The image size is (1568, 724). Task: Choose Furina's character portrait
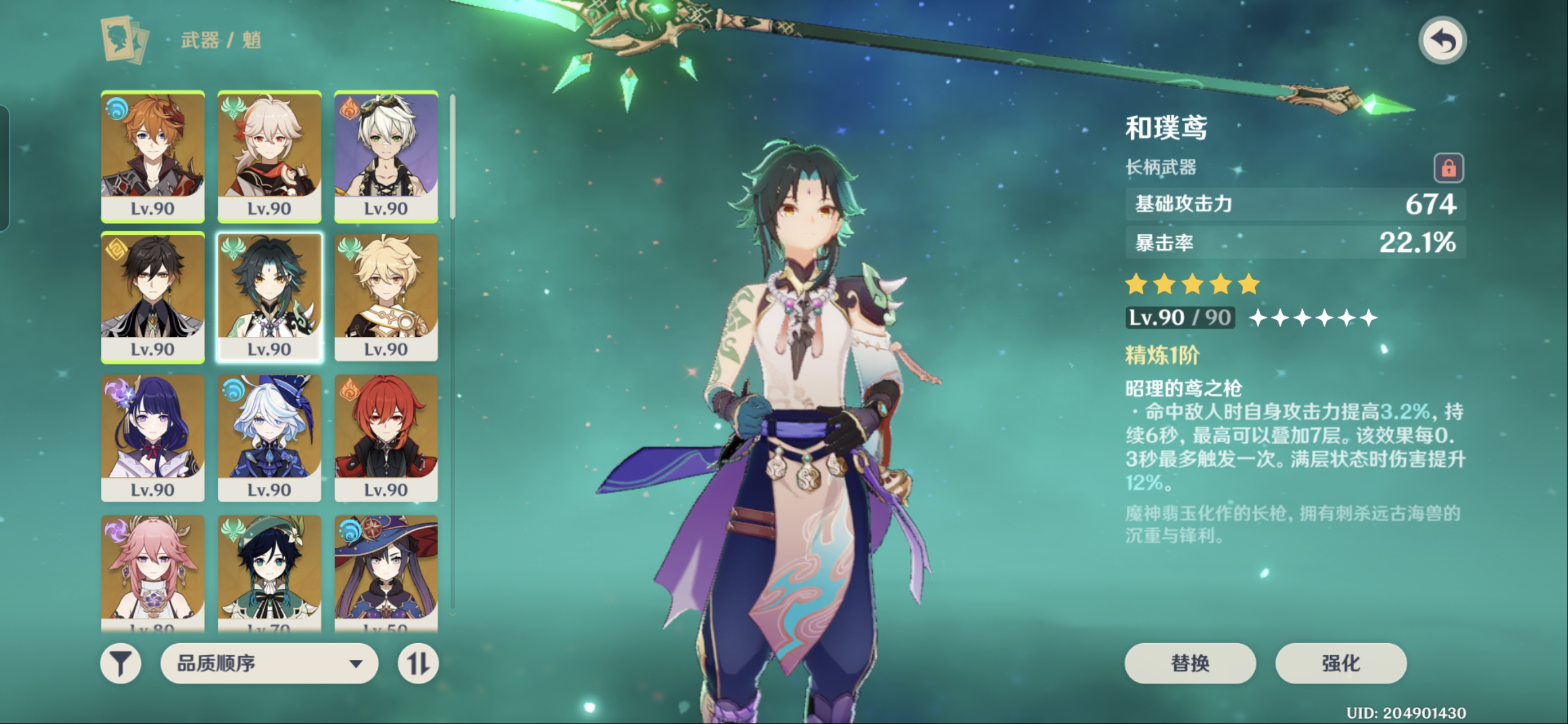pos(269,438)
